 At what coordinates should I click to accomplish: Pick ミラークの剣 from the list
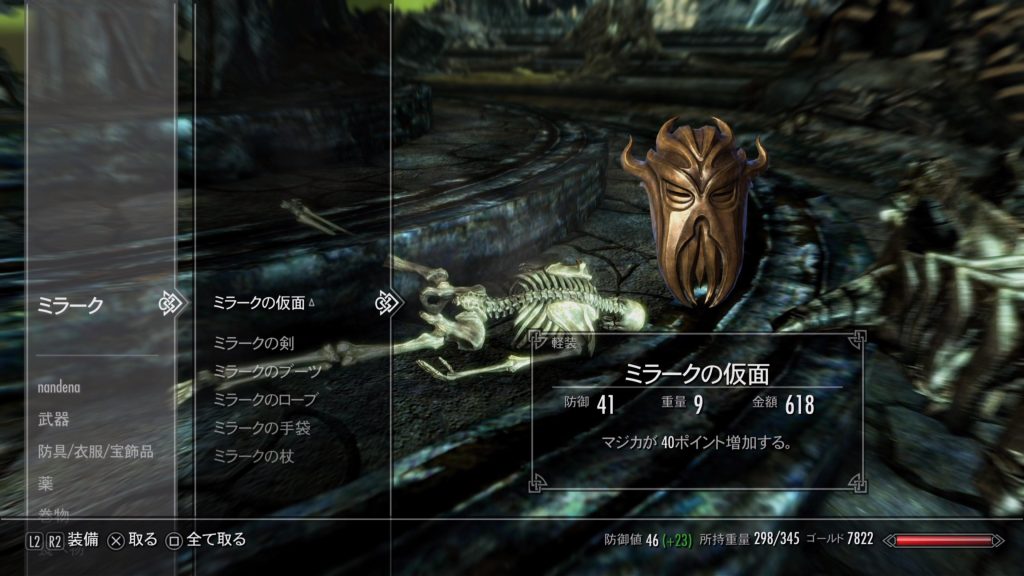[x=253, y=343]
